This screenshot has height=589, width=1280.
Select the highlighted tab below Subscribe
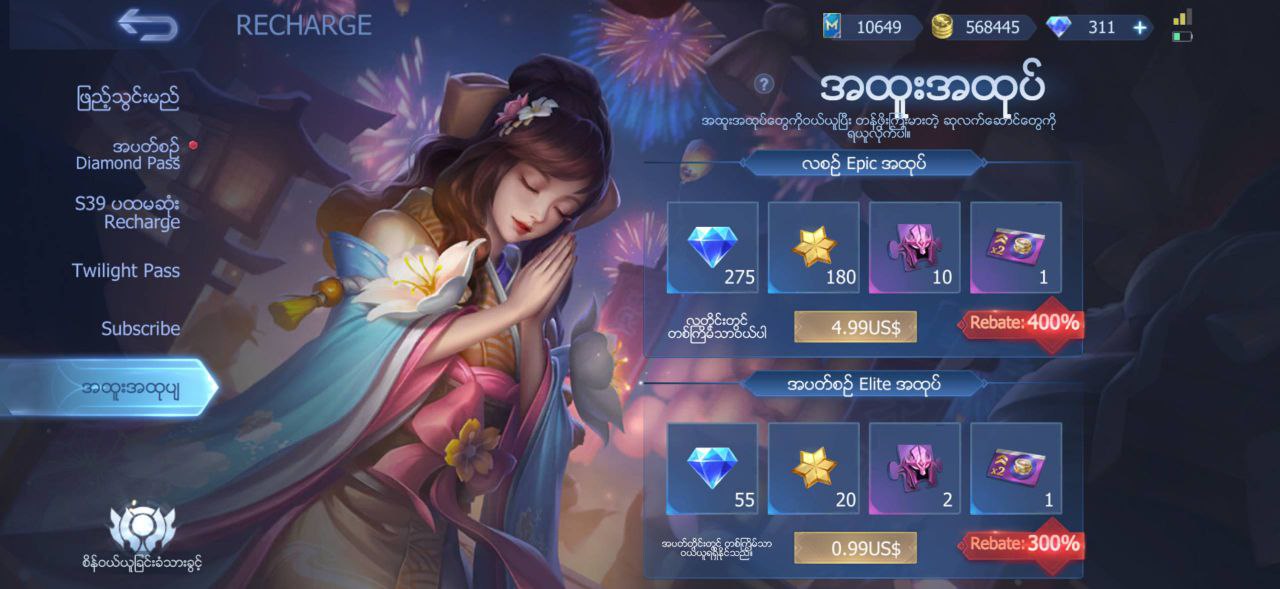point(130,389)
